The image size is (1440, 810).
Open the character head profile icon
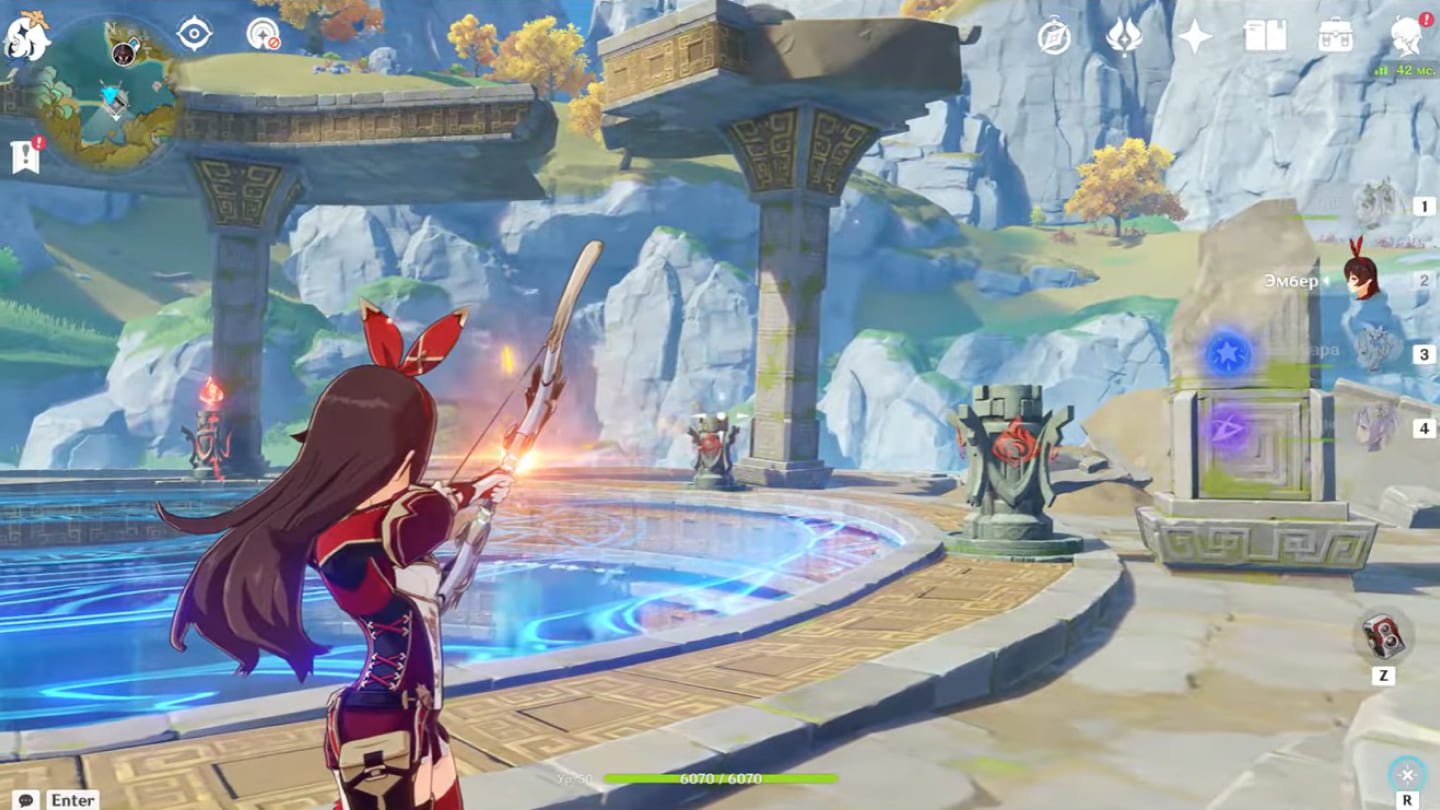pos(1406,37)
